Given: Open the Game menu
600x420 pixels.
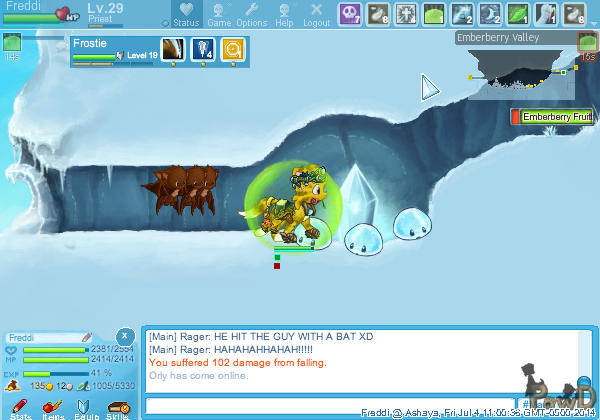Looking at the screenshot, I should [x=219, y=14].
